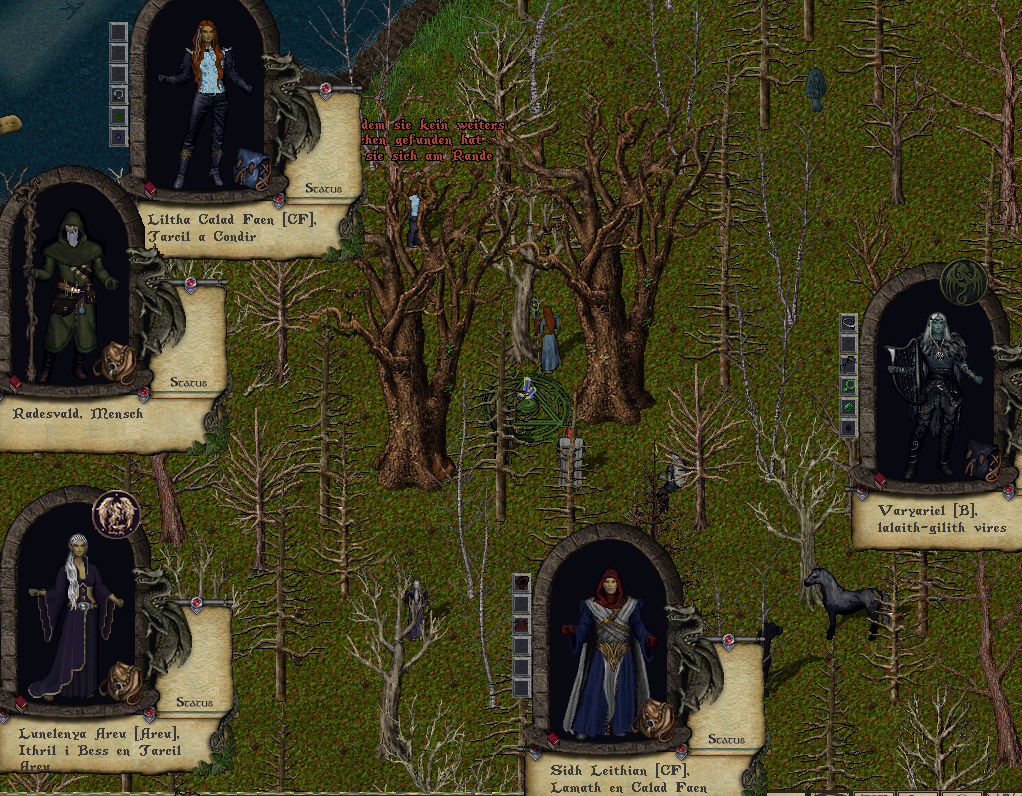Open Radesvald's Status panel
1022x796 pixels.
[188, 382]
